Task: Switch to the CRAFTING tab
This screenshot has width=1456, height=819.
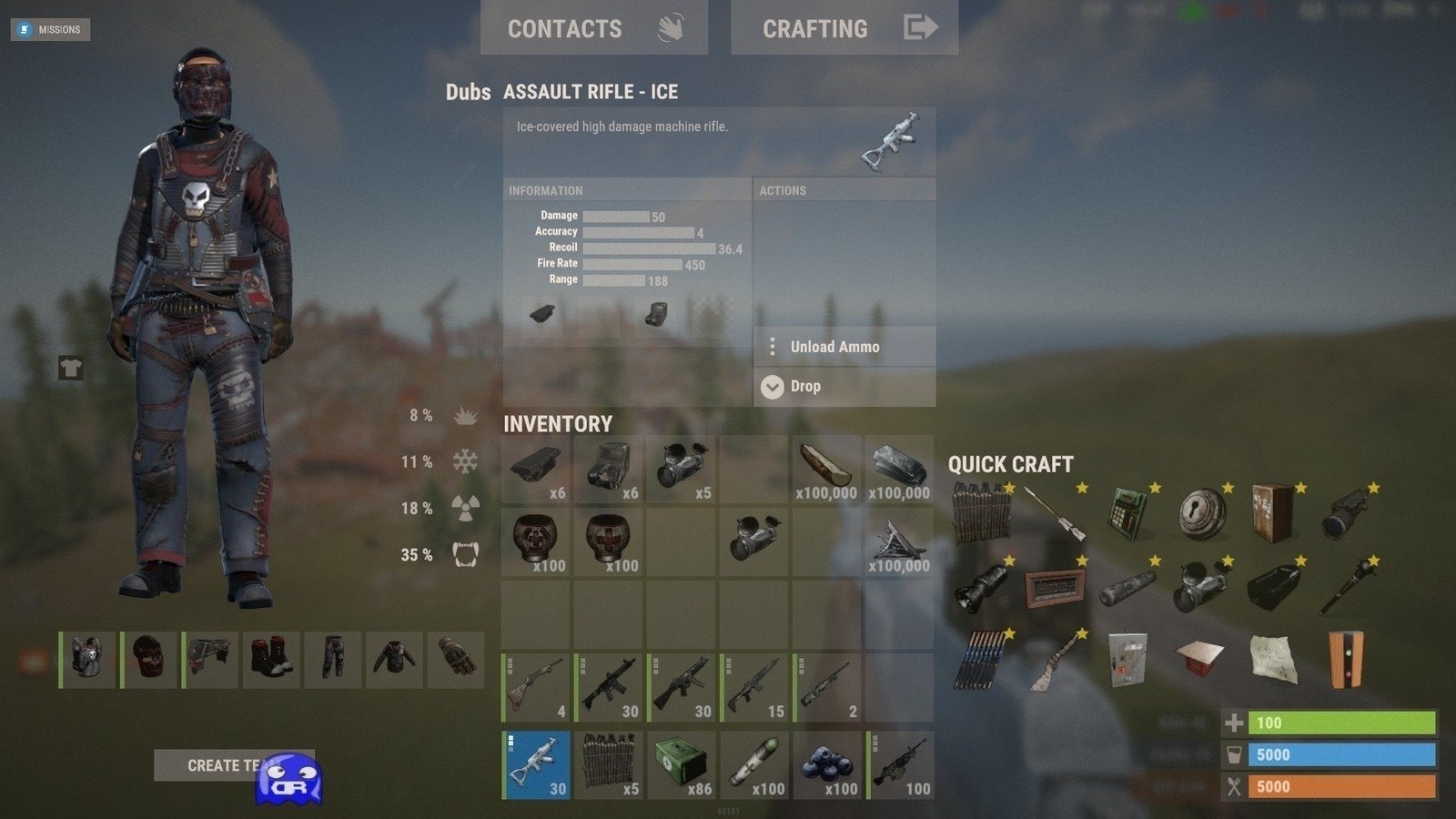Action: [x=815, y=28]
